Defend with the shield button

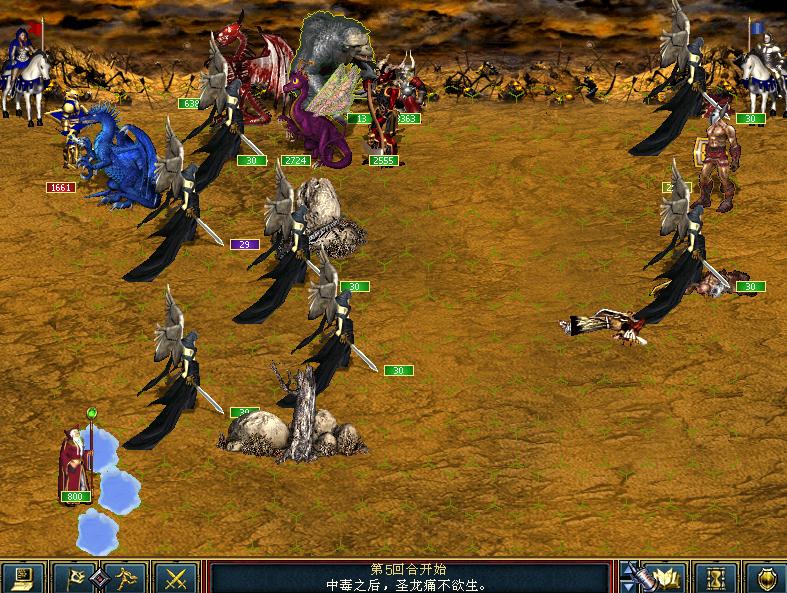click(765, 578)
